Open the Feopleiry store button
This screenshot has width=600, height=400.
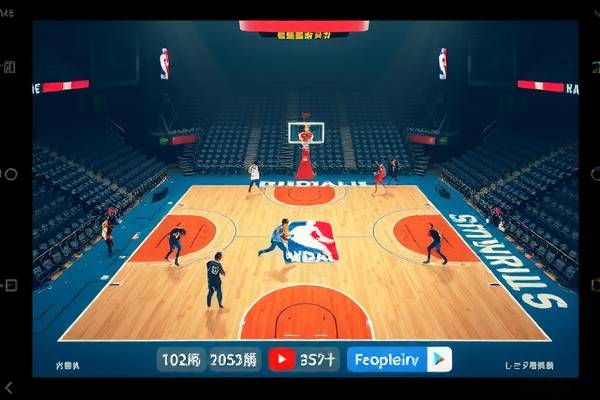(387, 359)
